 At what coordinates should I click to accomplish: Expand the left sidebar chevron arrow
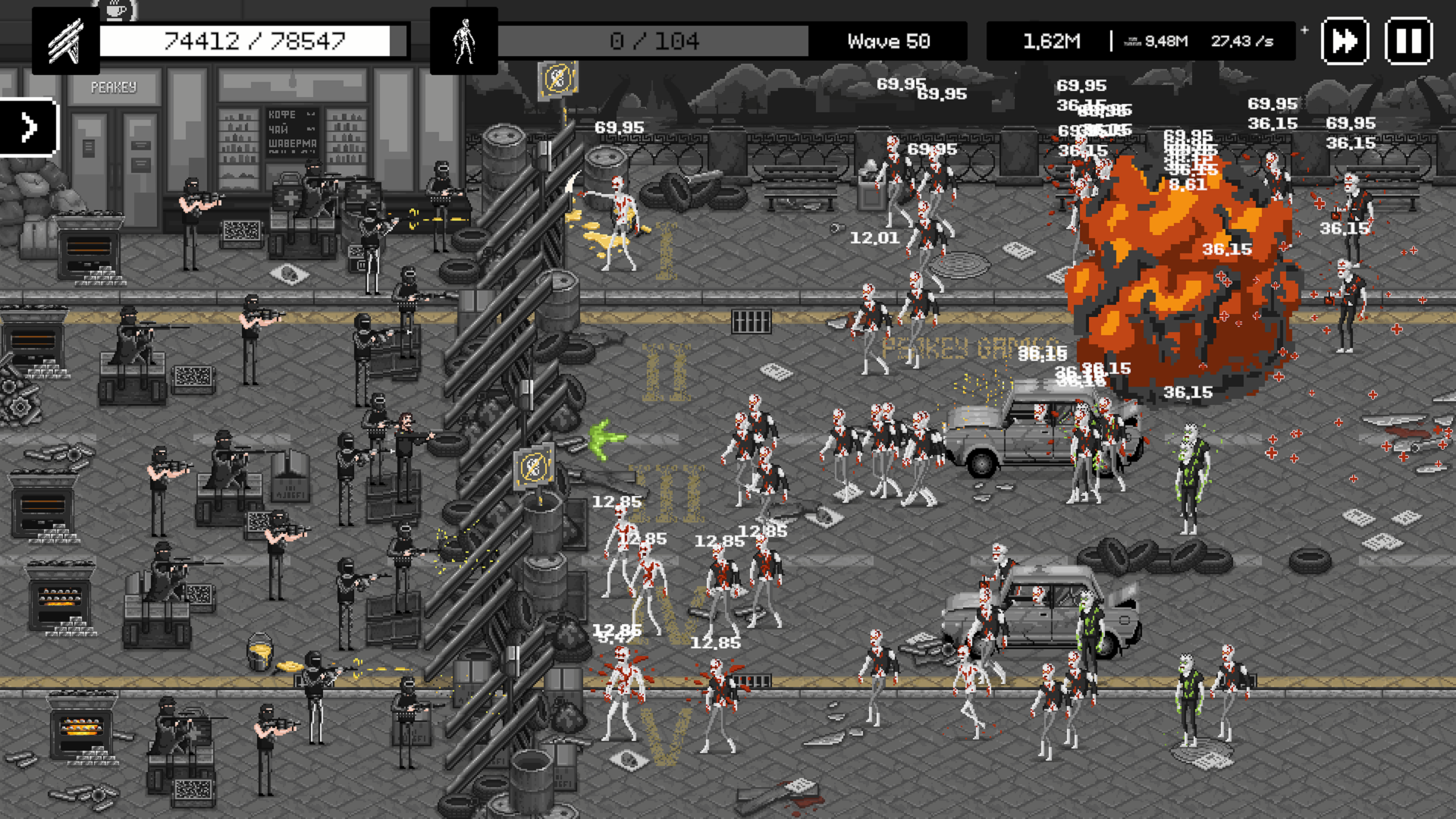click(x=30, y=127)
